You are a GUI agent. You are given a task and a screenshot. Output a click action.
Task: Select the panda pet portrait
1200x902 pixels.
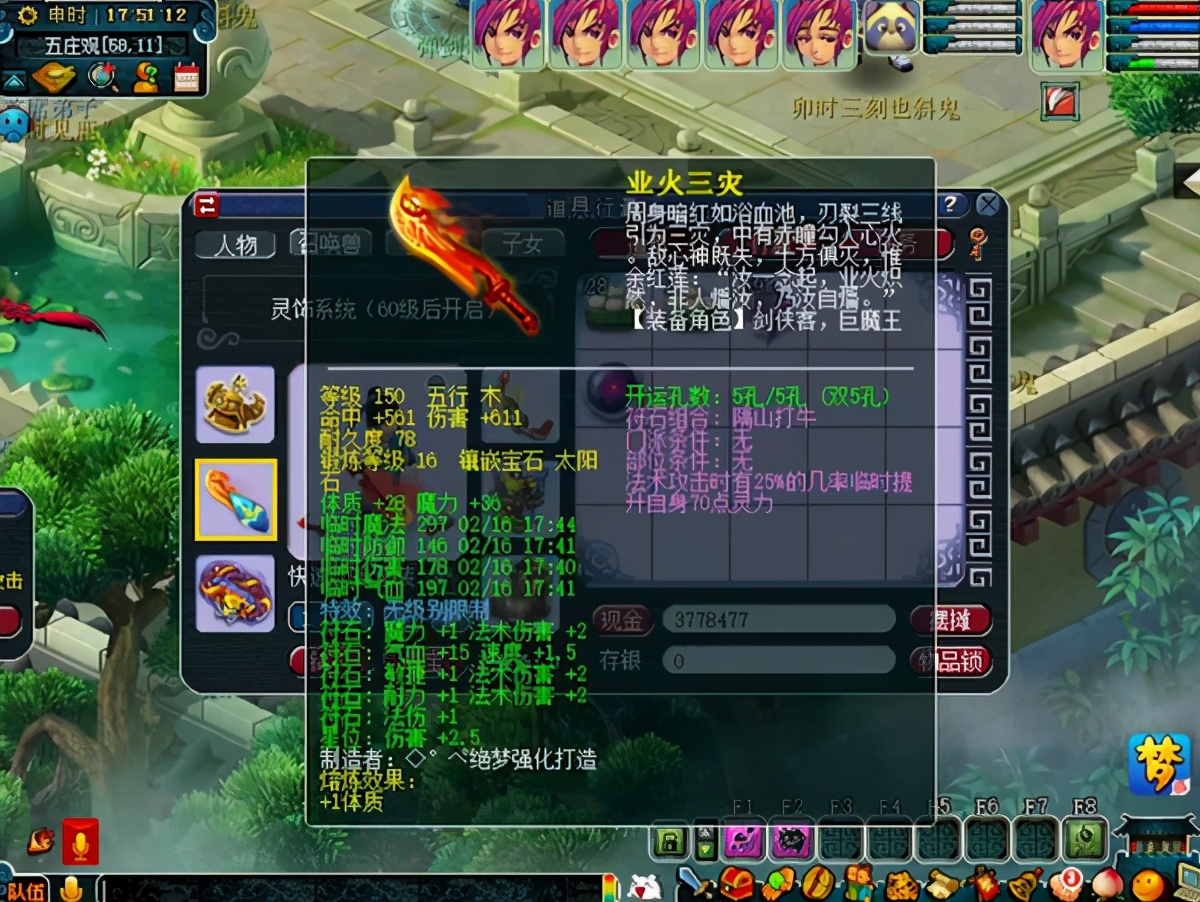(x=892, y=32)
